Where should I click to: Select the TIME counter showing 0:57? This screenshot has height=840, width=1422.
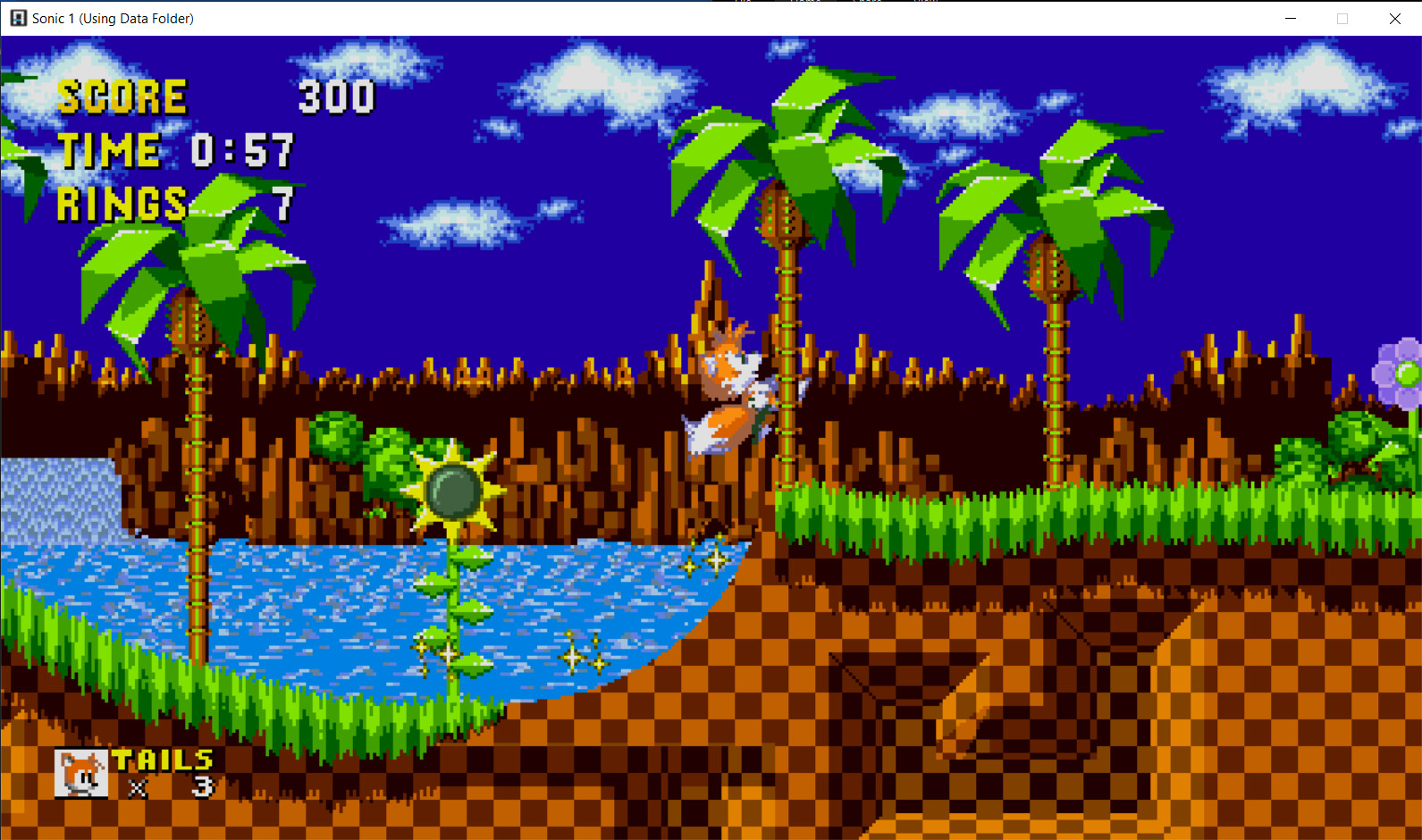(243, 150)
